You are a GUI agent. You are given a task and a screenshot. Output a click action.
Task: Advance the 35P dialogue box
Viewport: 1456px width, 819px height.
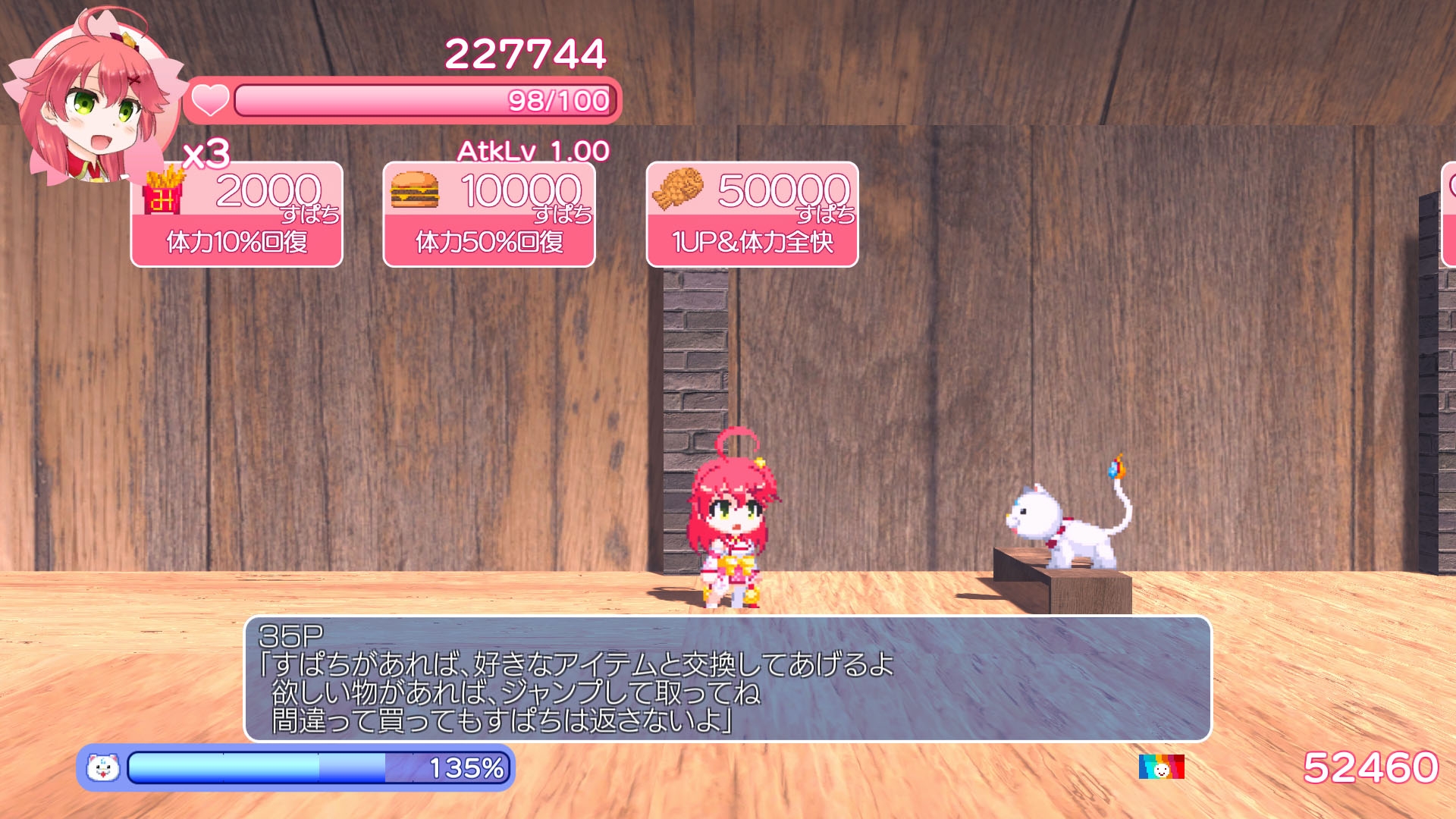click(727, 679)
